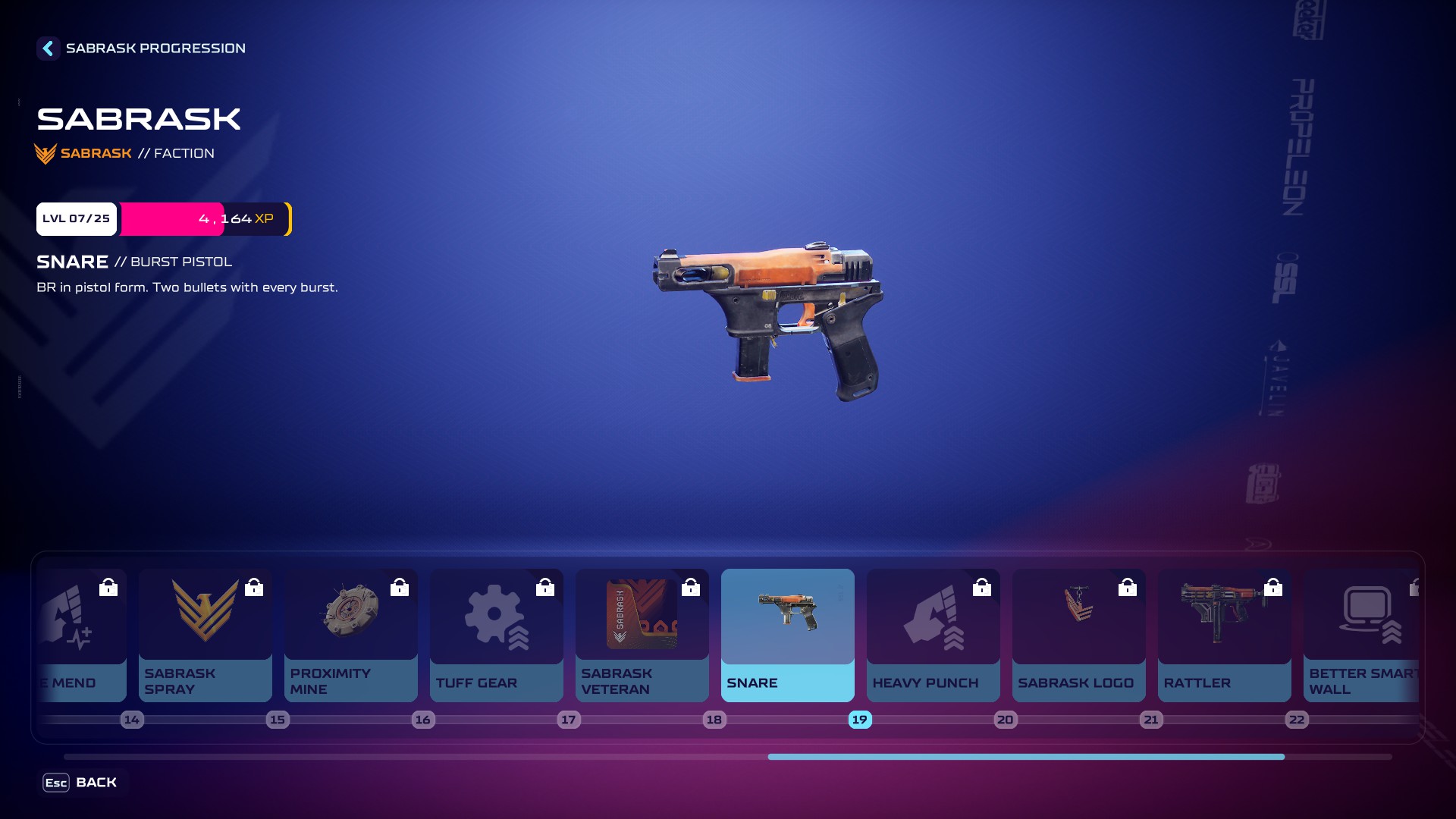
Task: Click the level 22 track marker
Action: [1296, 720]
